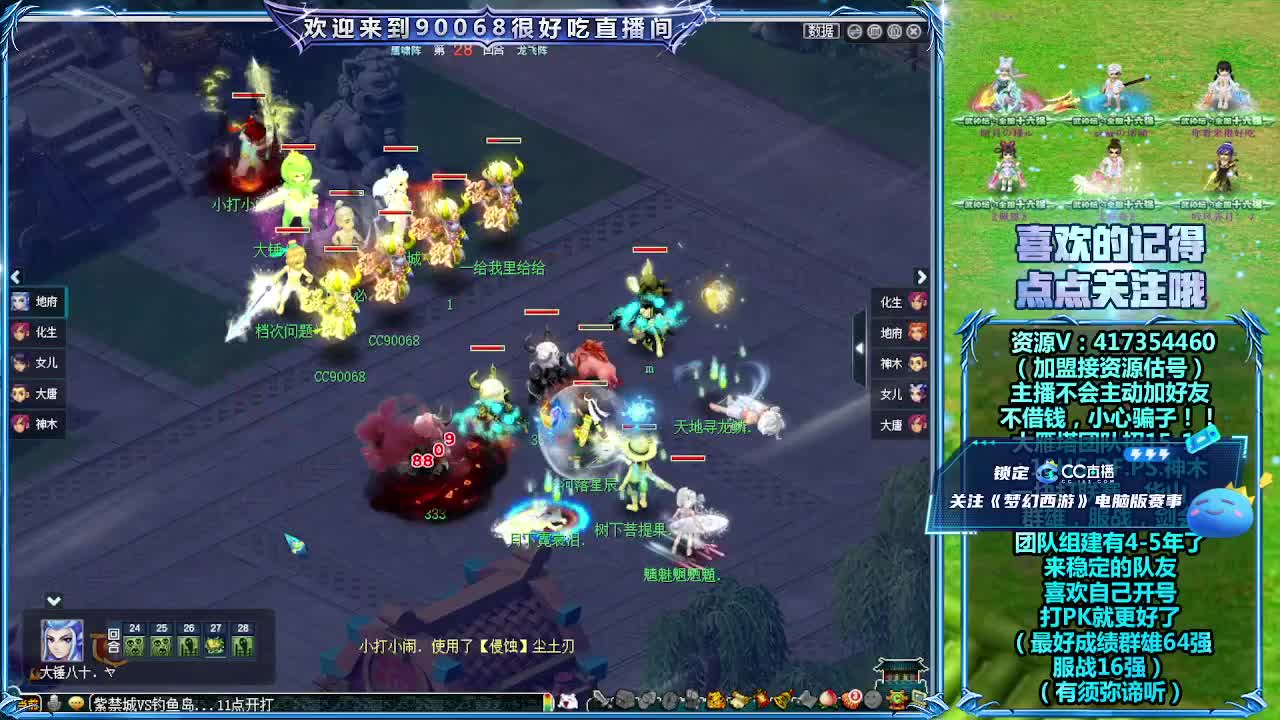The width and height of the screenshot is (1280, 720).
Task: Click the circular grid window icon top right
Action: point(873,31)
